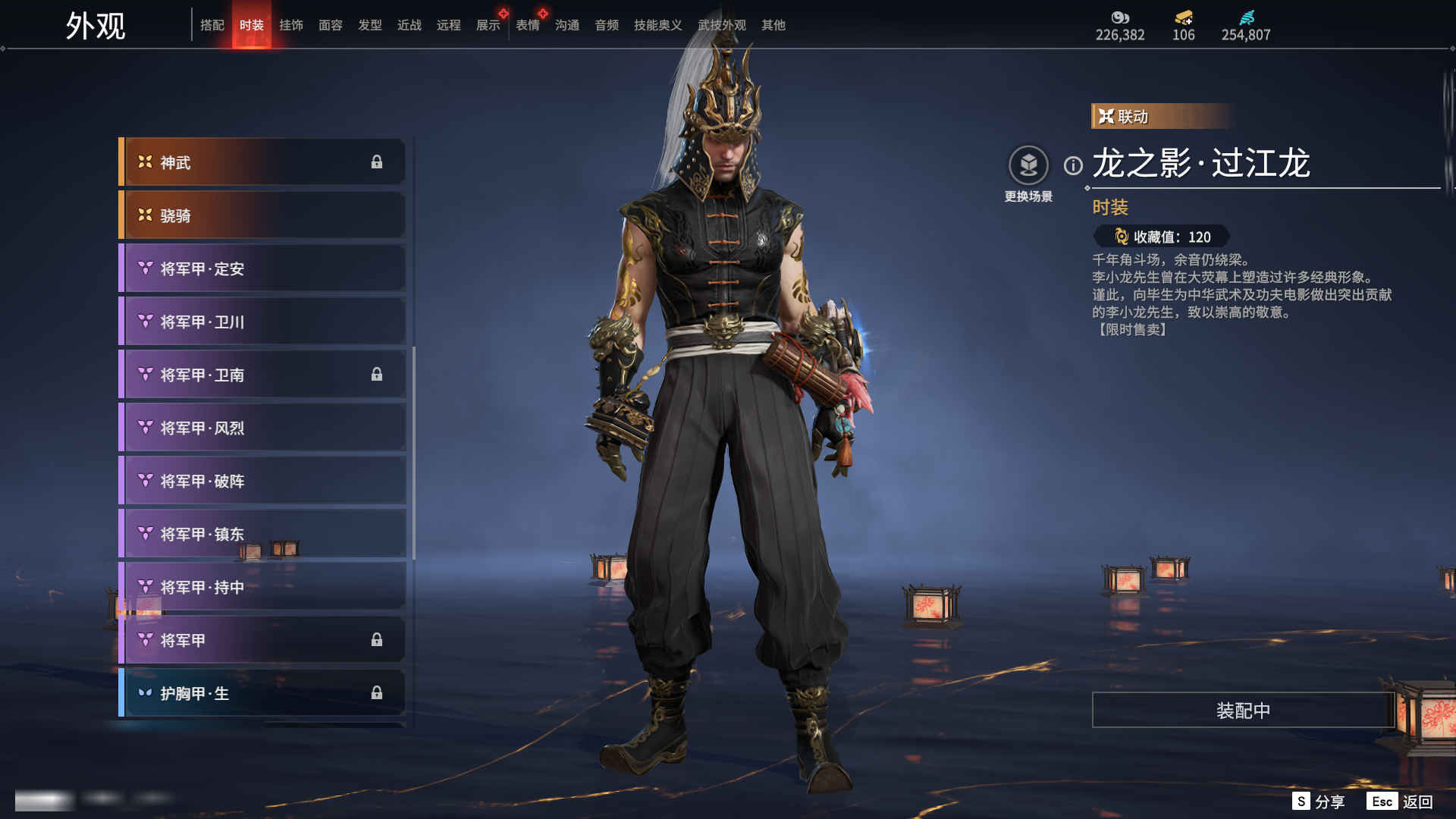Select the 将军甲·破阵 entry
The image size is (1456, 819).
tap(262, 481)
